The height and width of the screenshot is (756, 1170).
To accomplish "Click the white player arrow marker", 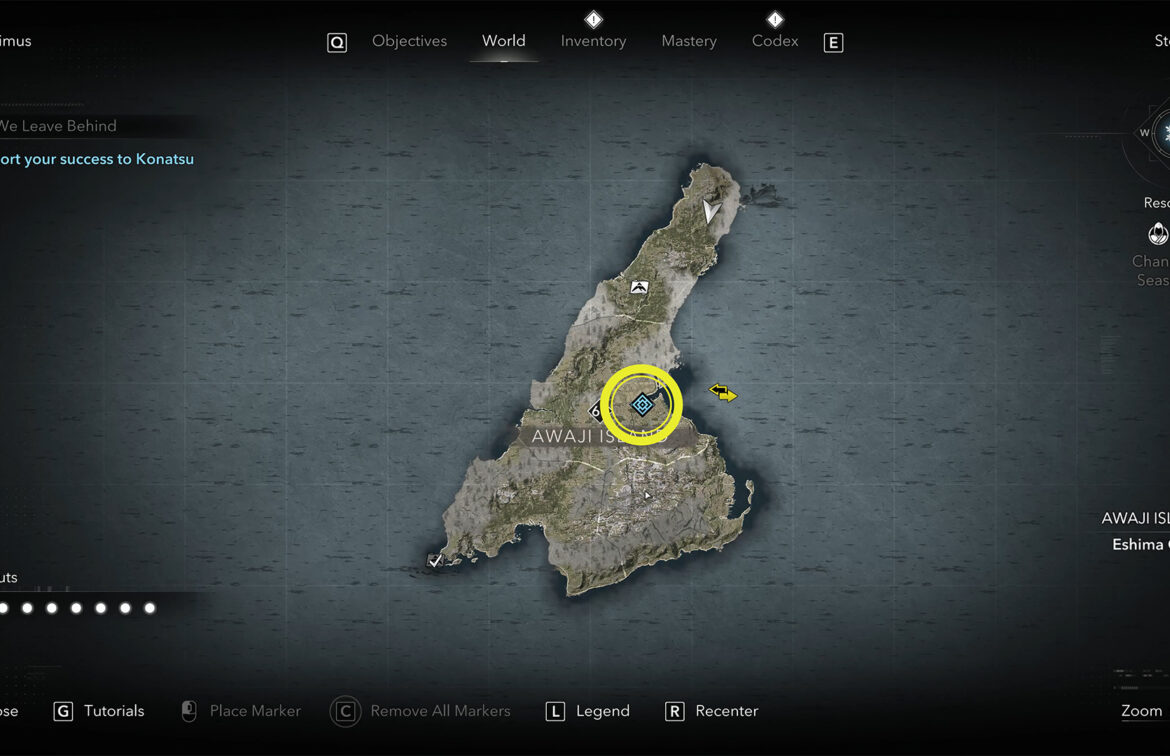I will click(711, 211).
